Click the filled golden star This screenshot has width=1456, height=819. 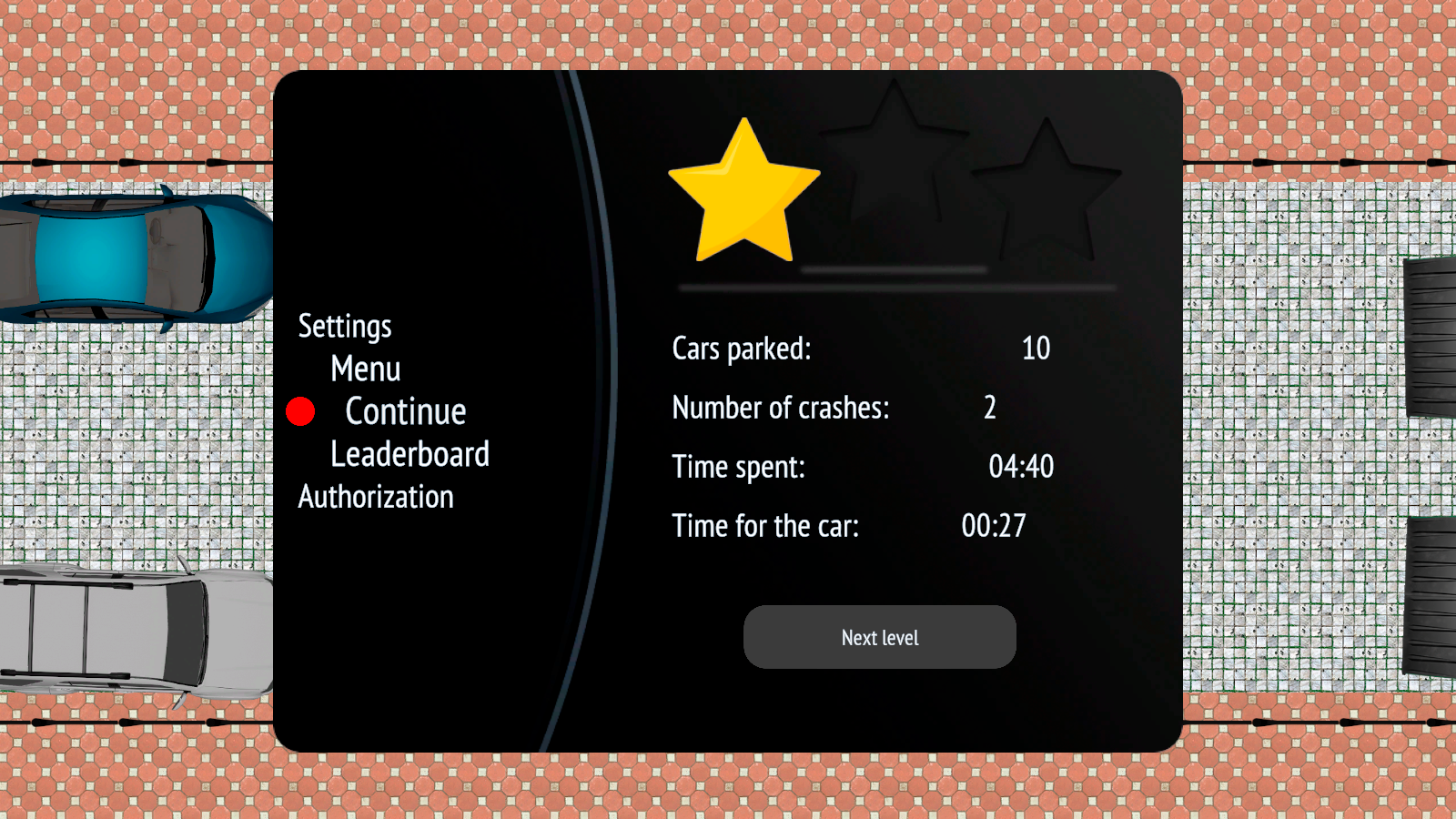point(744,187)
